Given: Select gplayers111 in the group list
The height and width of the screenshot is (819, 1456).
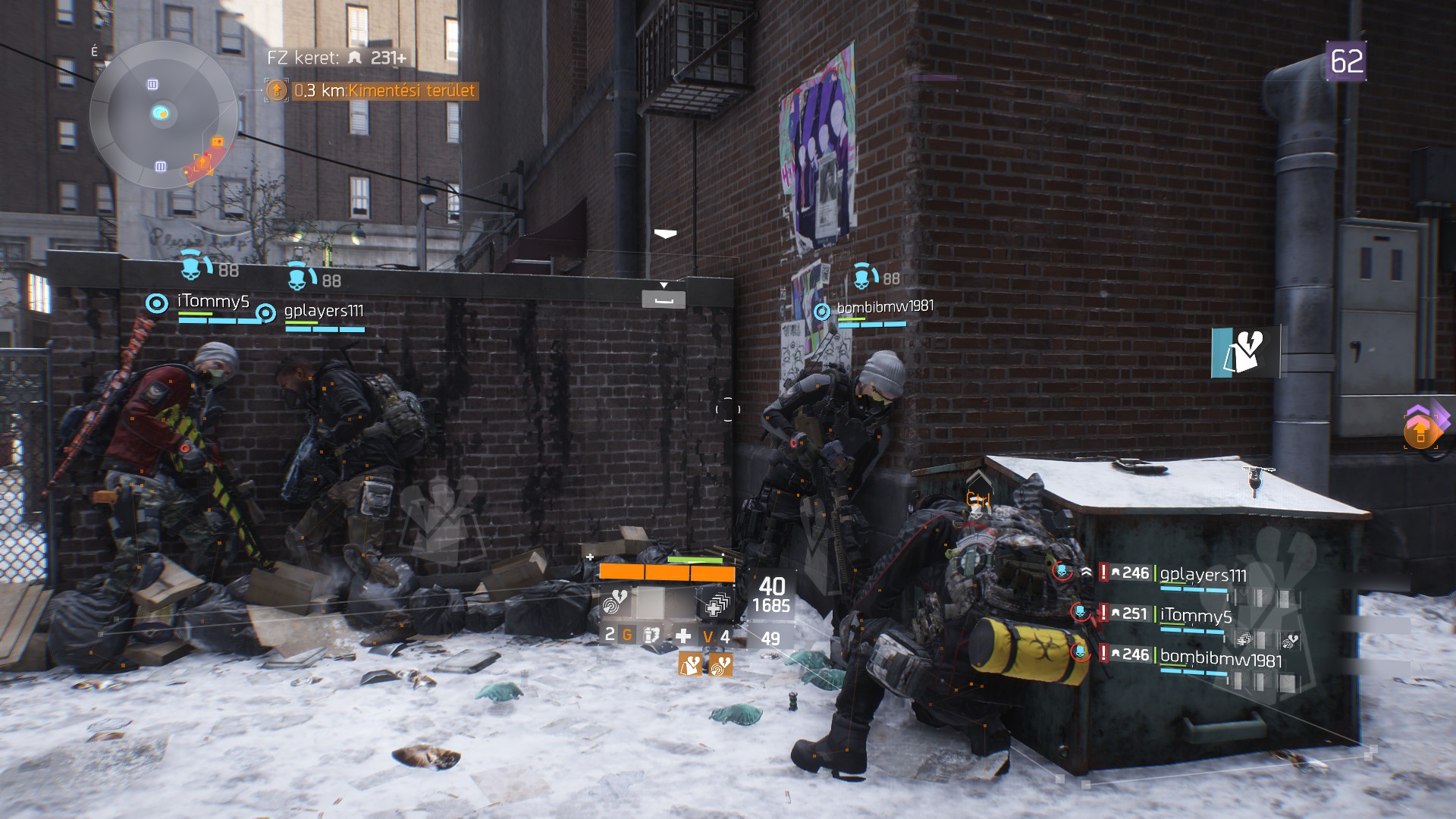Looking at the screenshot, I should click(1203, 575).
